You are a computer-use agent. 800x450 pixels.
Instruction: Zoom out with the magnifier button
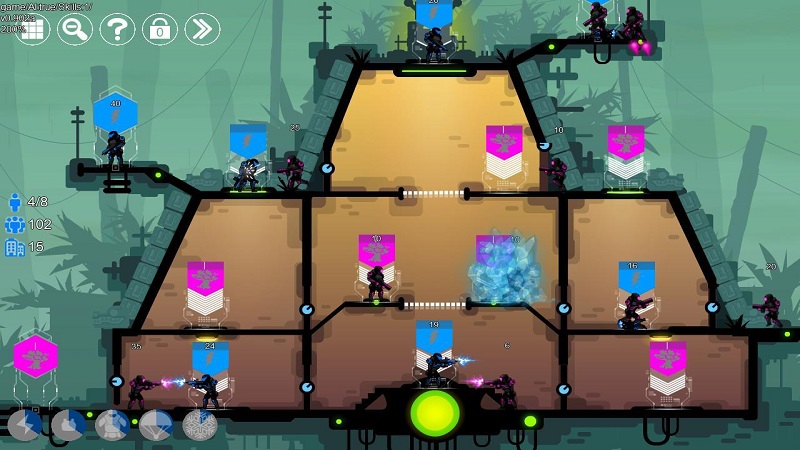[75, 28]
